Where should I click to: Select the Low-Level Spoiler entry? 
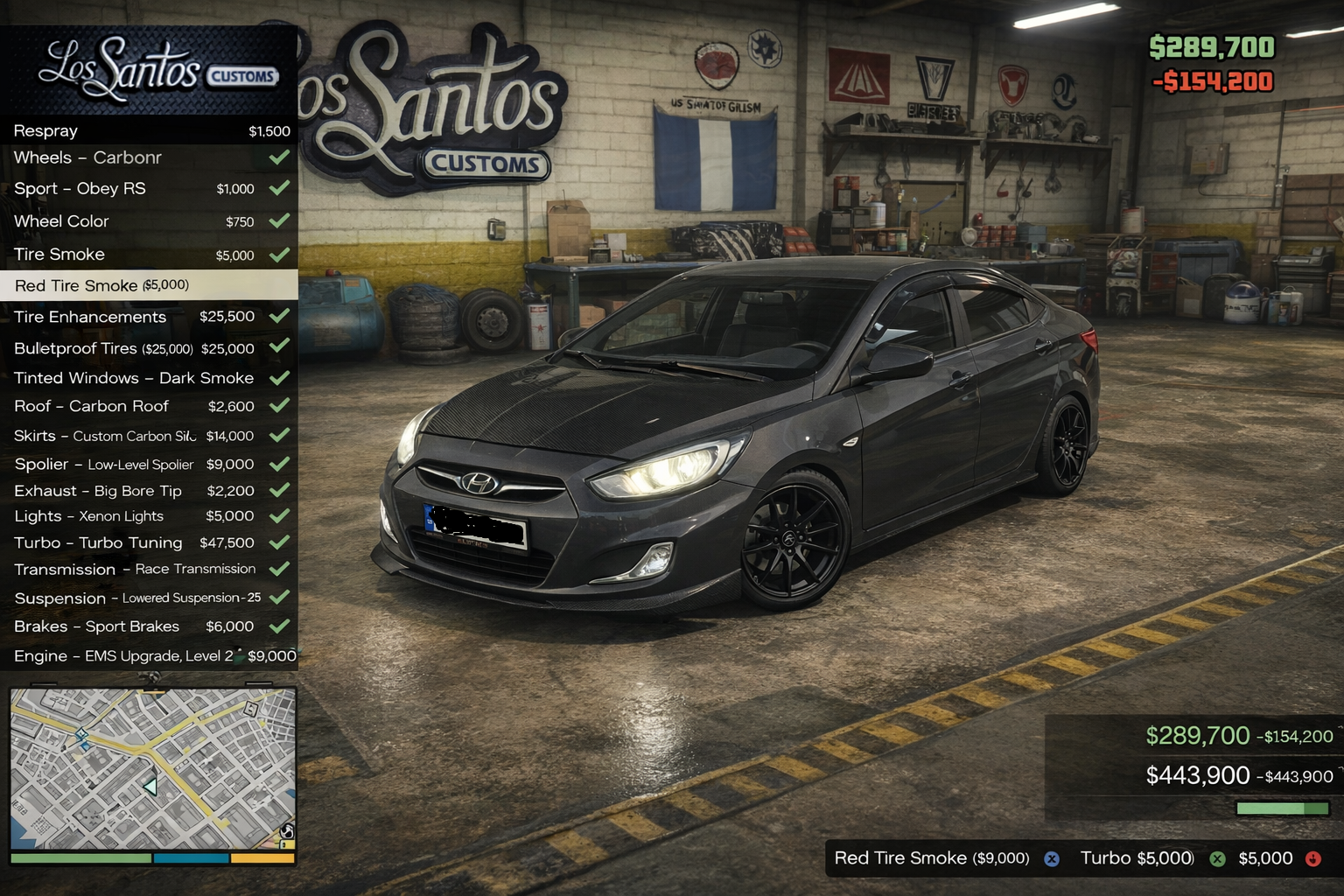149,465
